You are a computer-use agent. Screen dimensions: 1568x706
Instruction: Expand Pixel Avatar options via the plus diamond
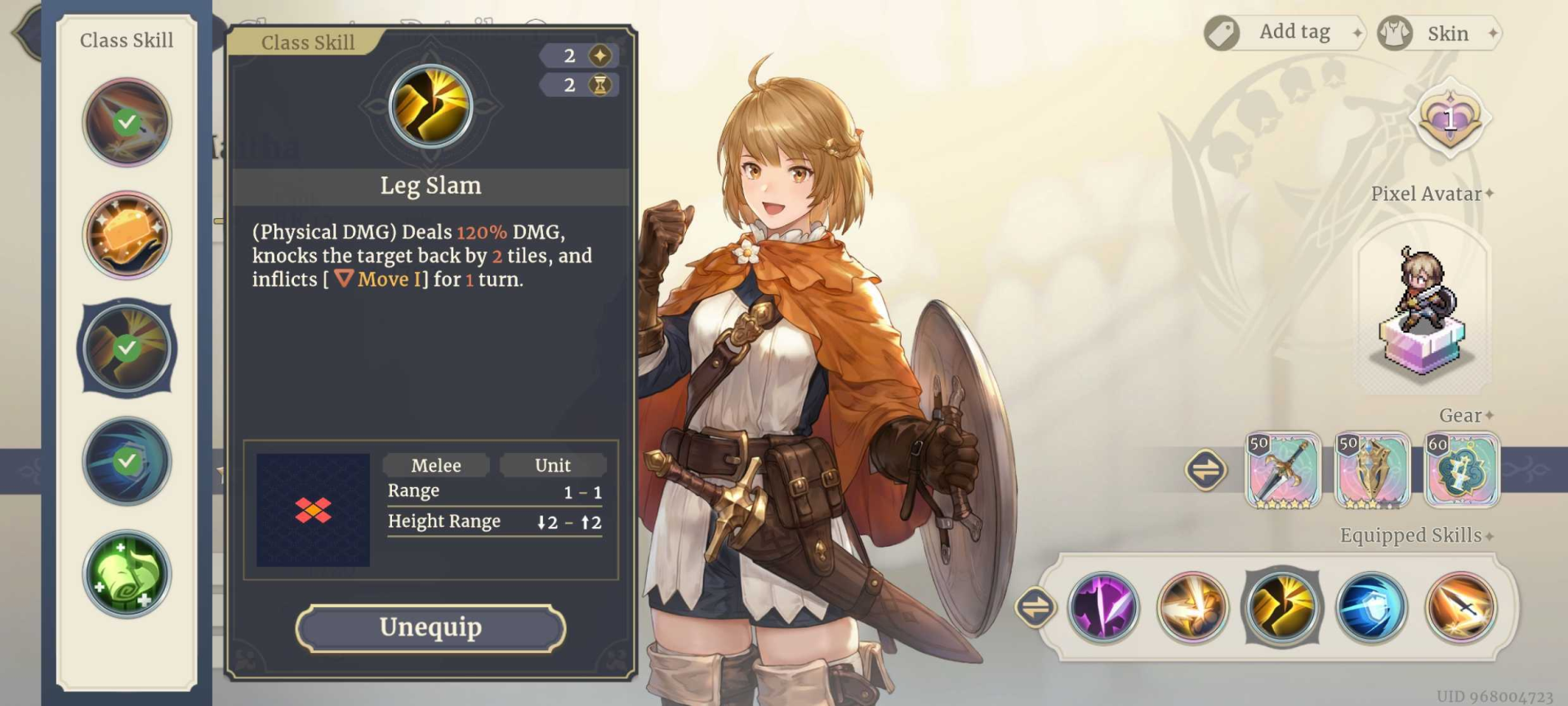tap(1488, 194)
